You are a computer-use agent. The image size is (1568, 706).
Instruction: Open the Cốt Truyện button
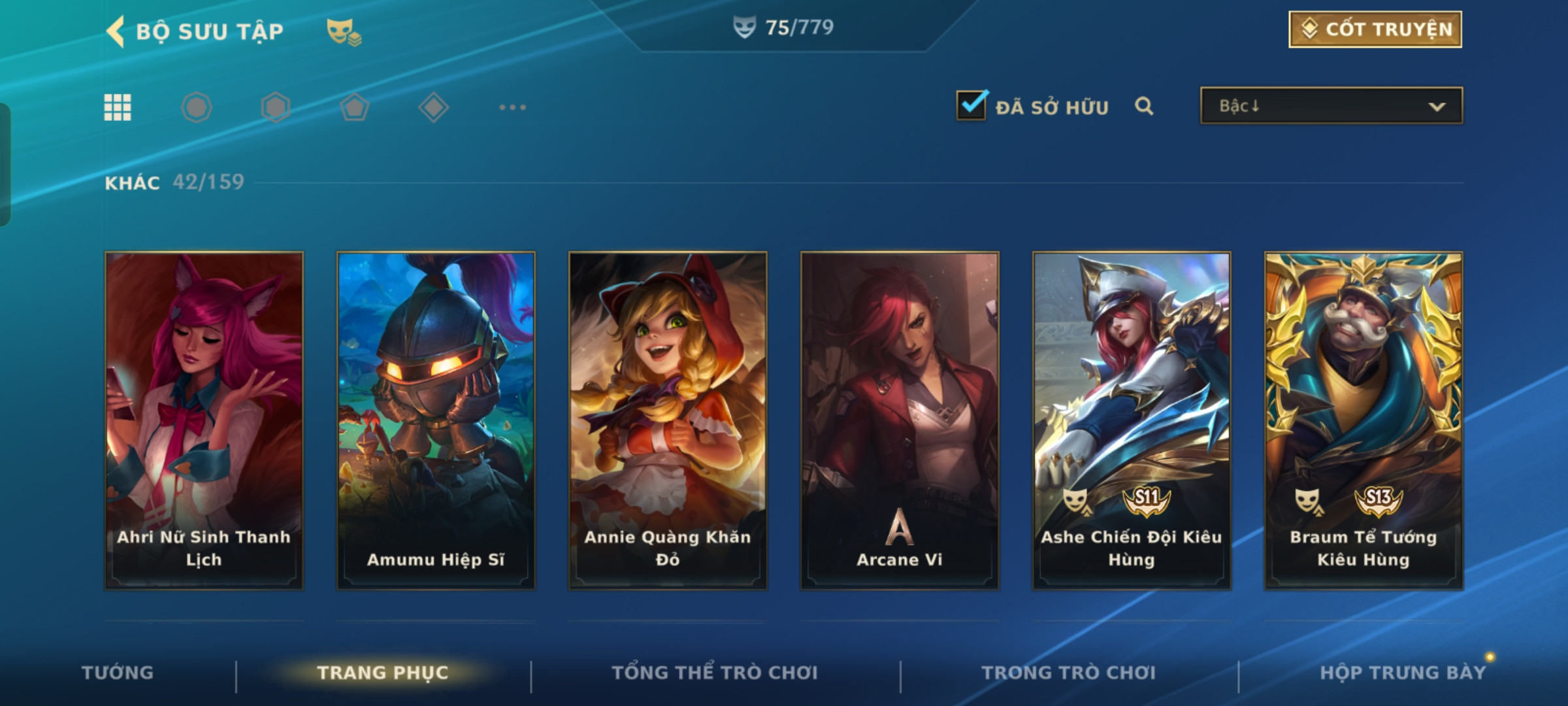pyautogui.click(x=1375, y=29)
